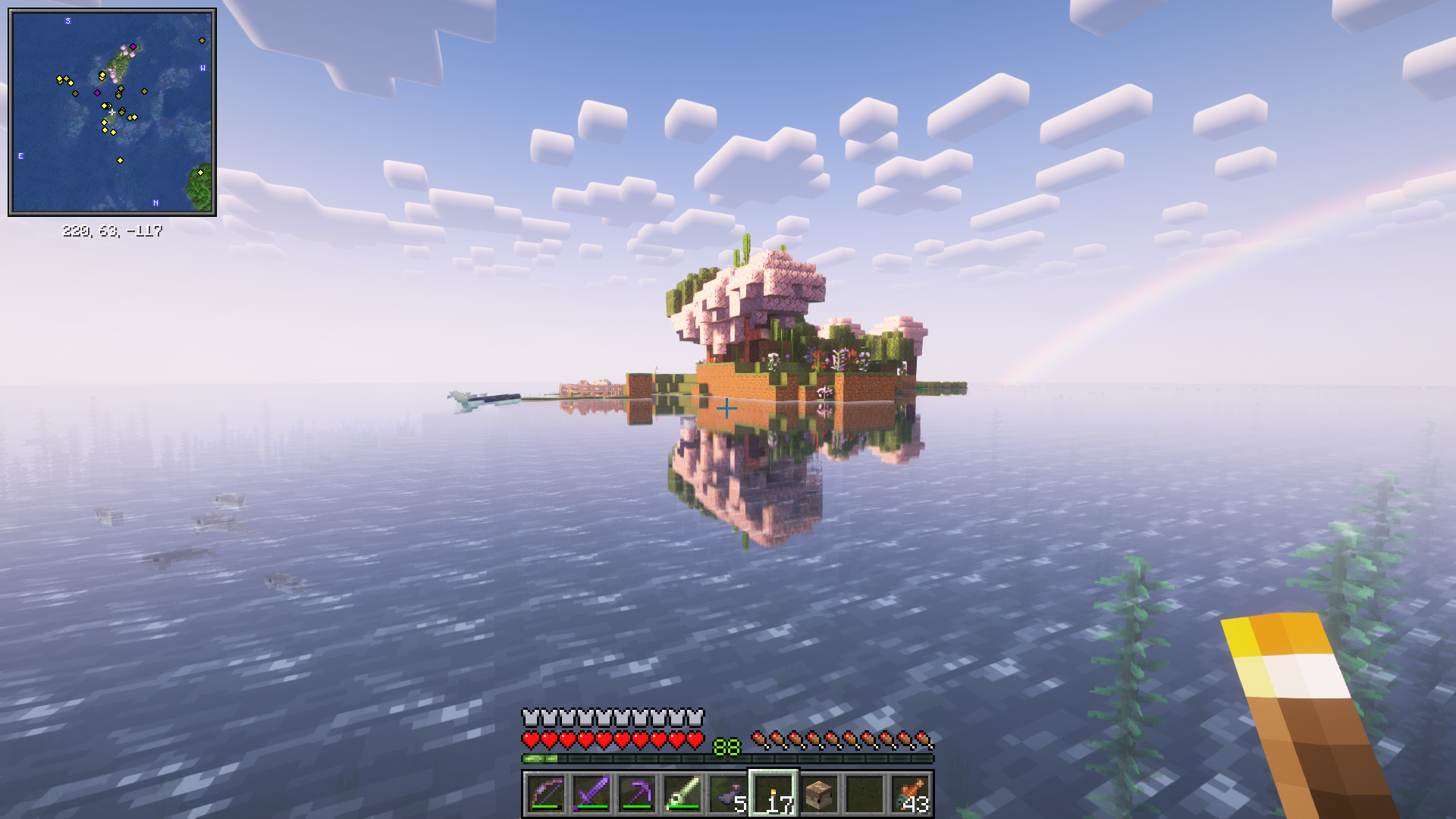
Task: Choose the brown block hotbar slot
Action: 819,794
